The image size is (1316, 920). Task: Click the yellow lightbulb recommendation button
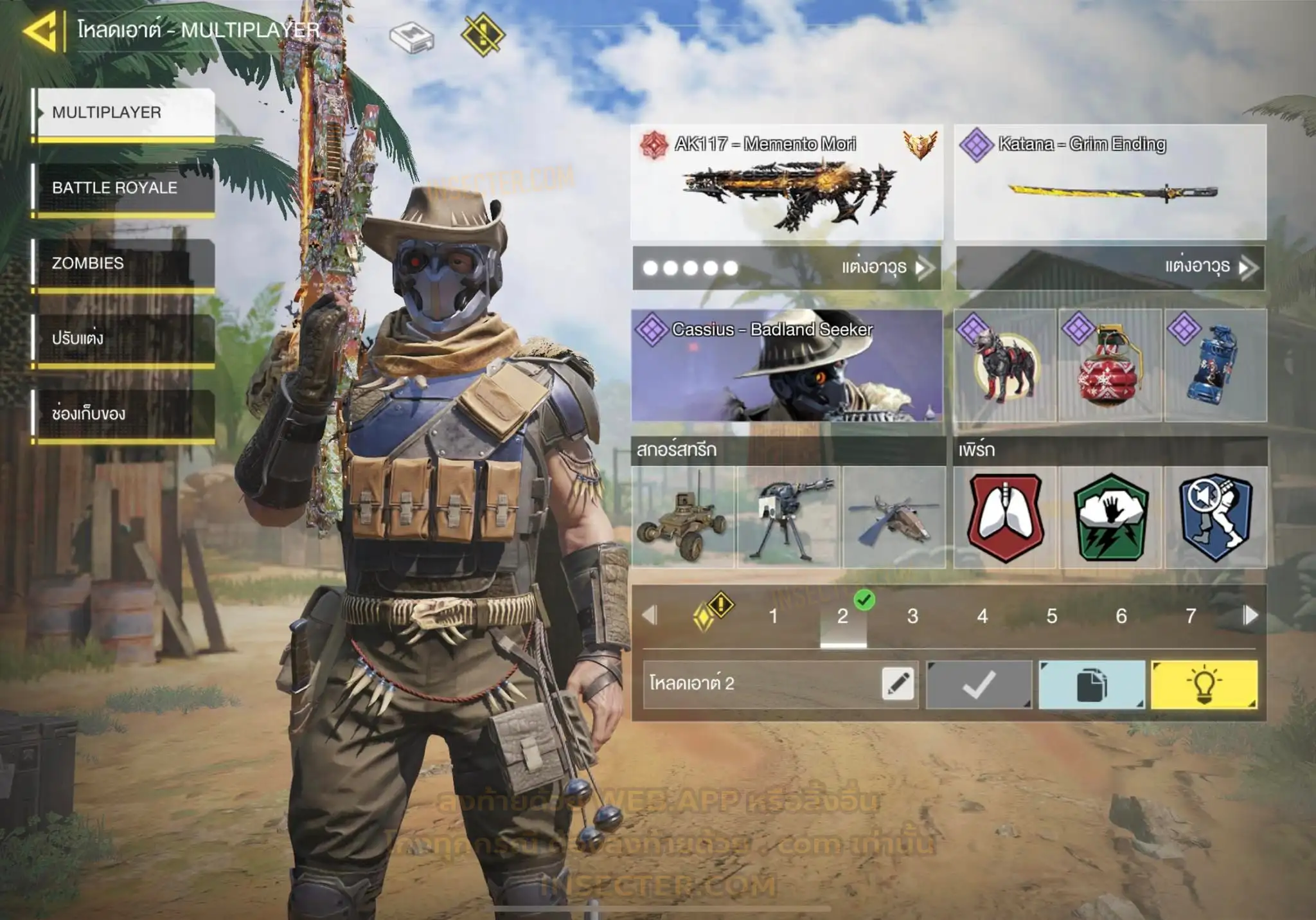point(1204,685)
